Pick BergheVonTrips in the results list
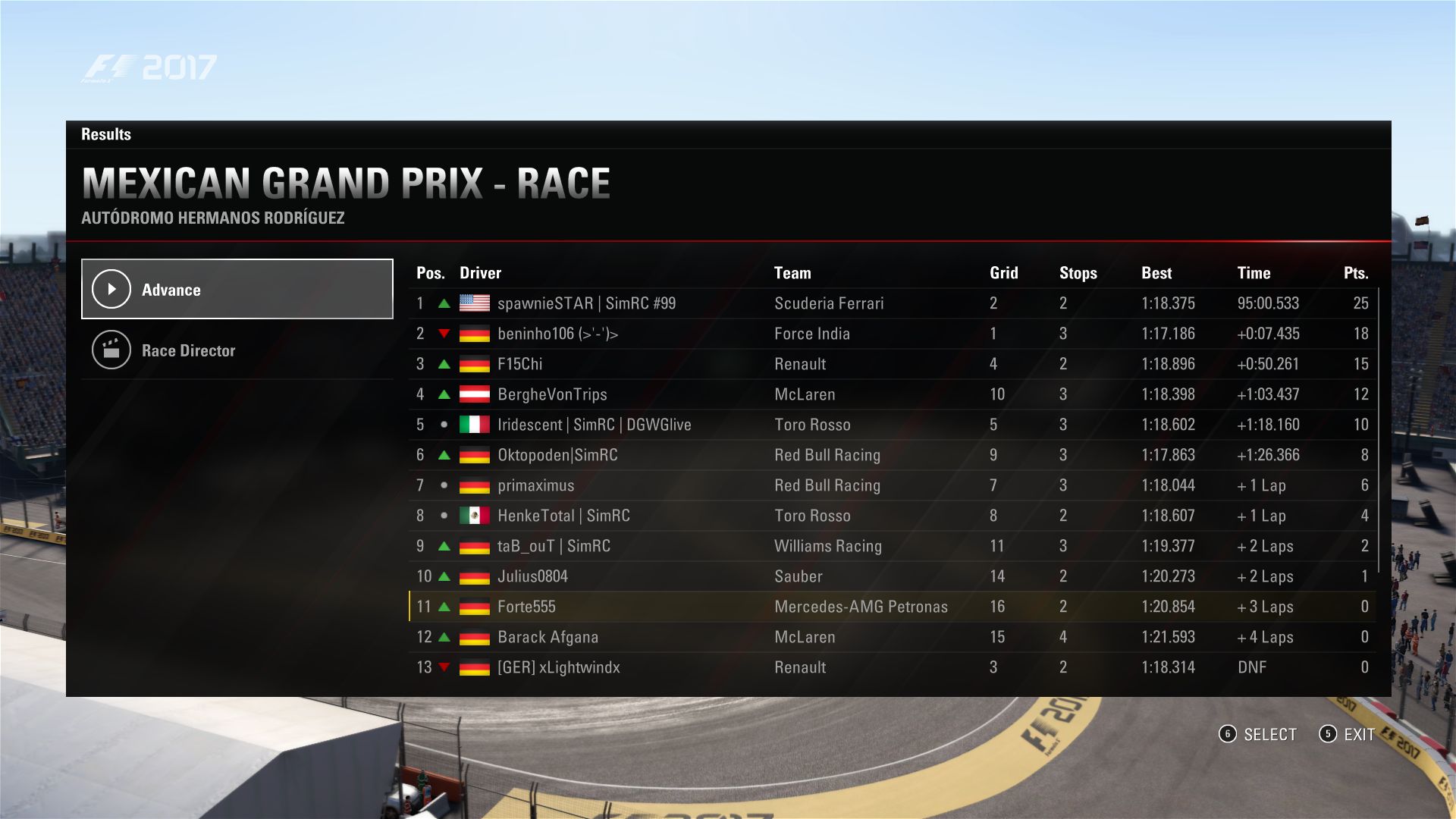The image size is (1456, 819). (891, 394)
